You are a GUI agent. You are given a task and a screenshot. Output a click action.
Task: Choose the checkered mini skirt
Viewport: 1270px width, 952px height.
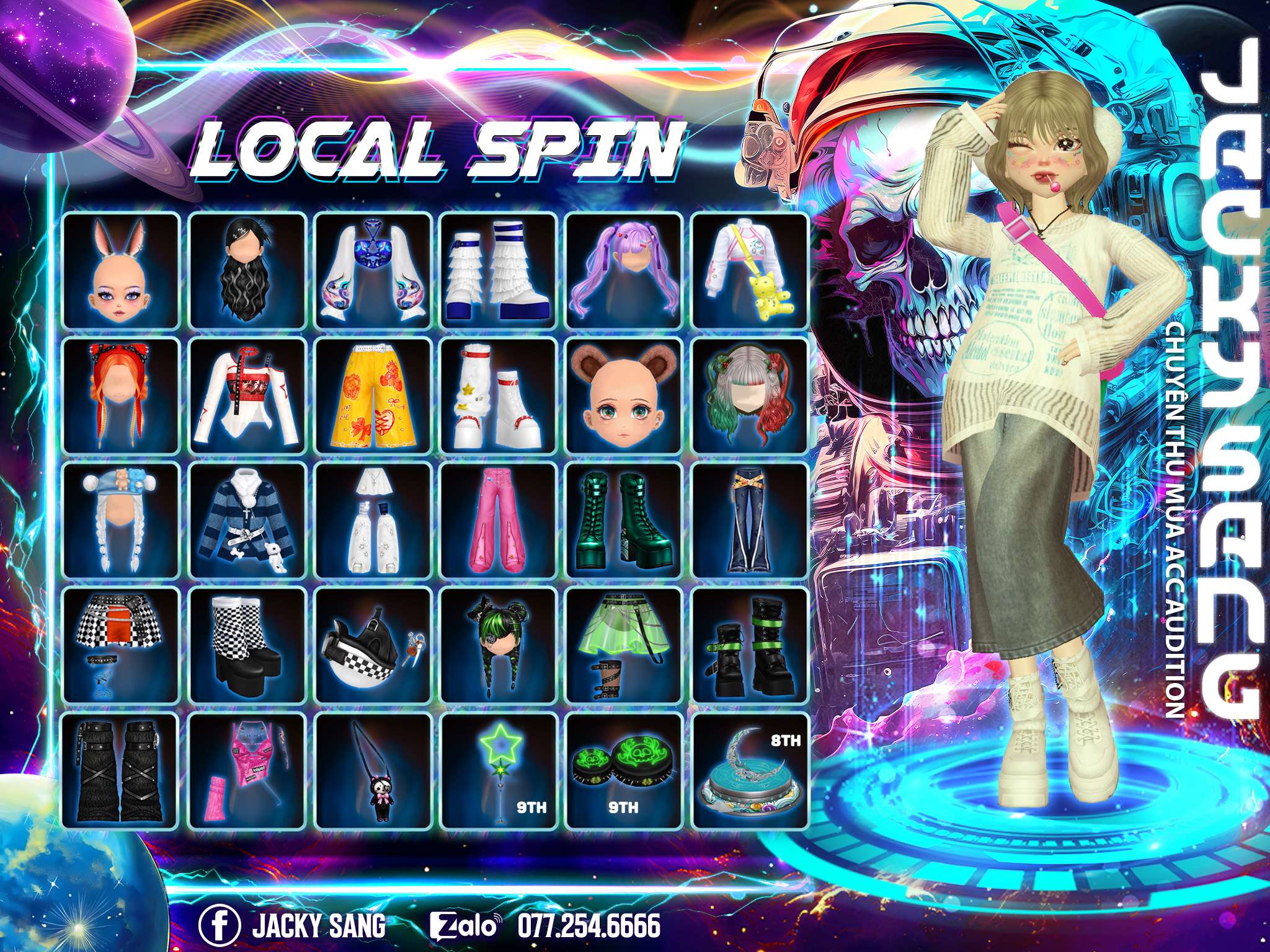click(122, 646)
